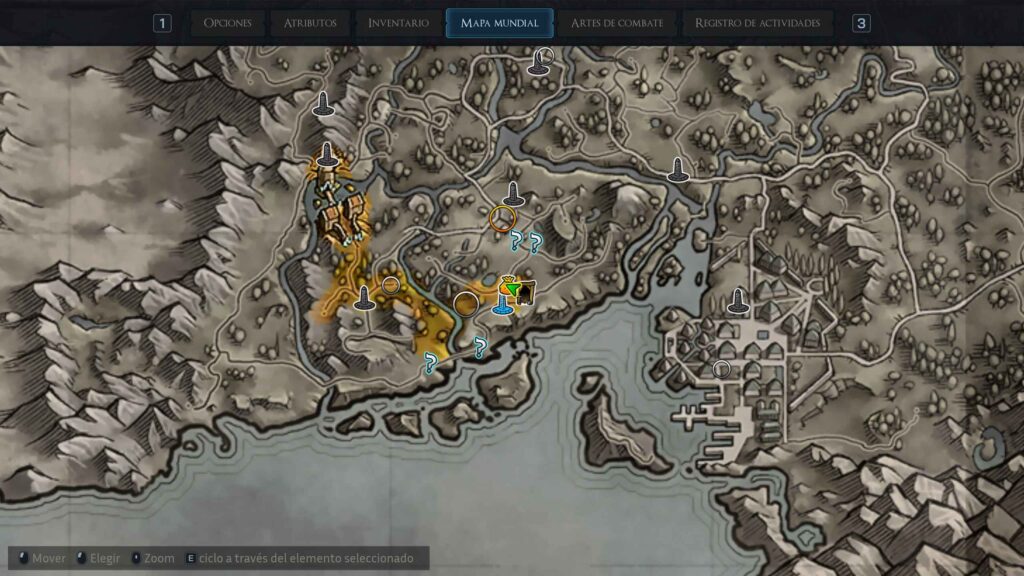
Task: Open the Atributos tab
Action: tap(310, 23)
